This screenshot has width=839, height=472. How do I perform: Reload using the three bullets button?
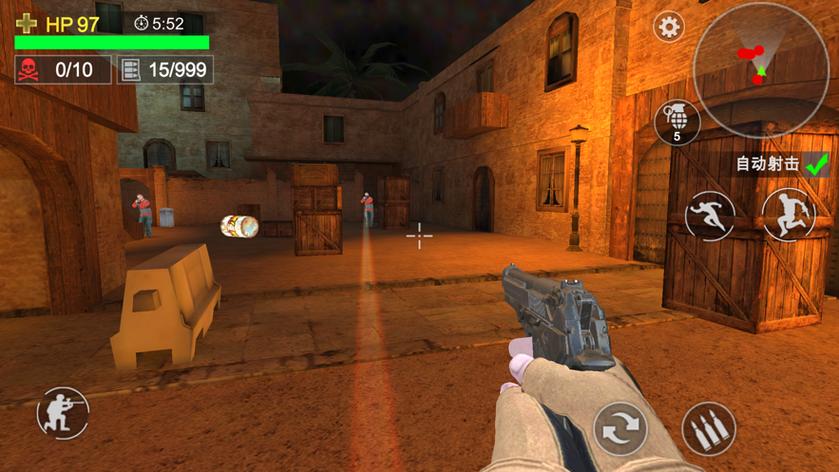click(709, 429)
